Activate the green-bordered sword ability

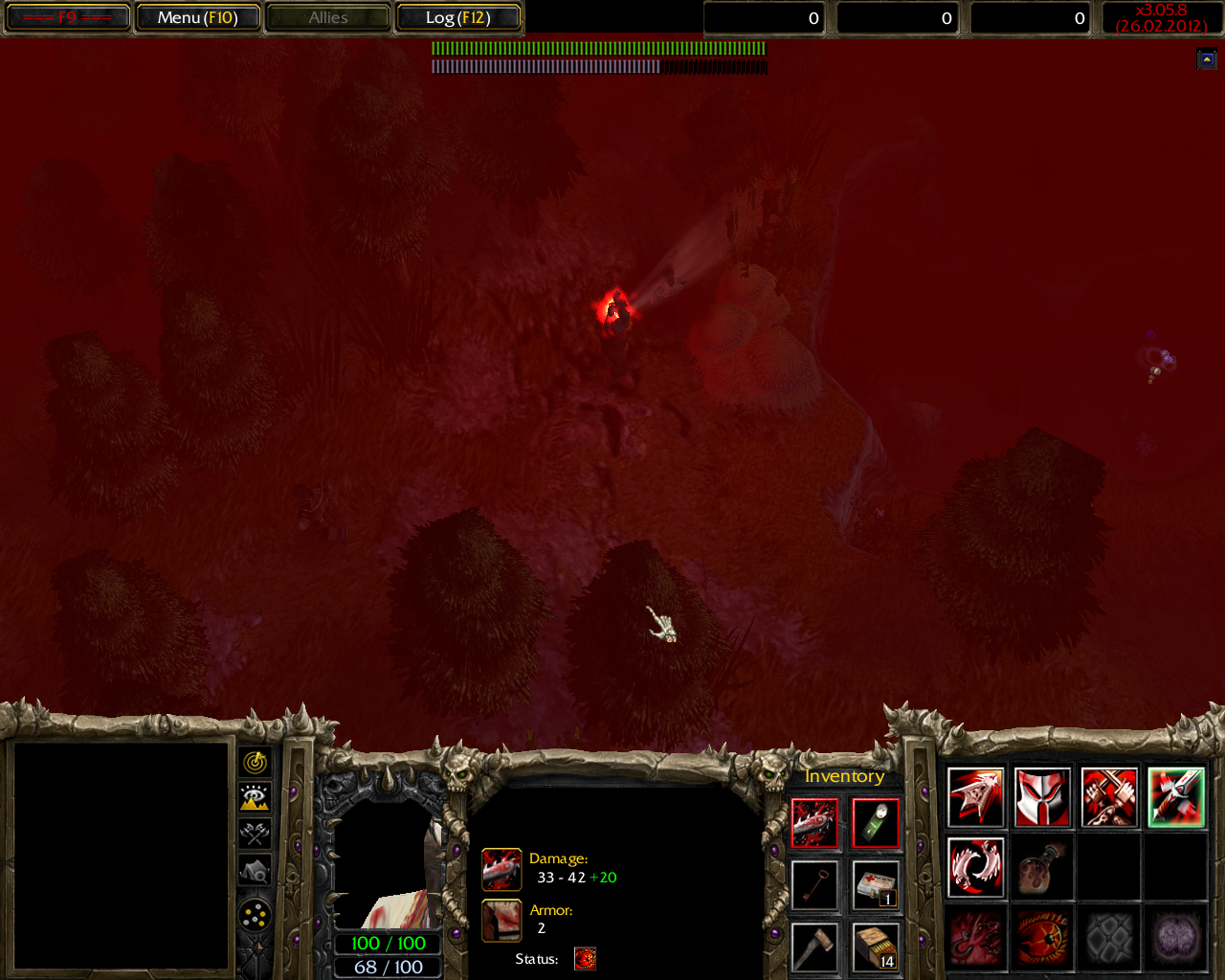1176,797
